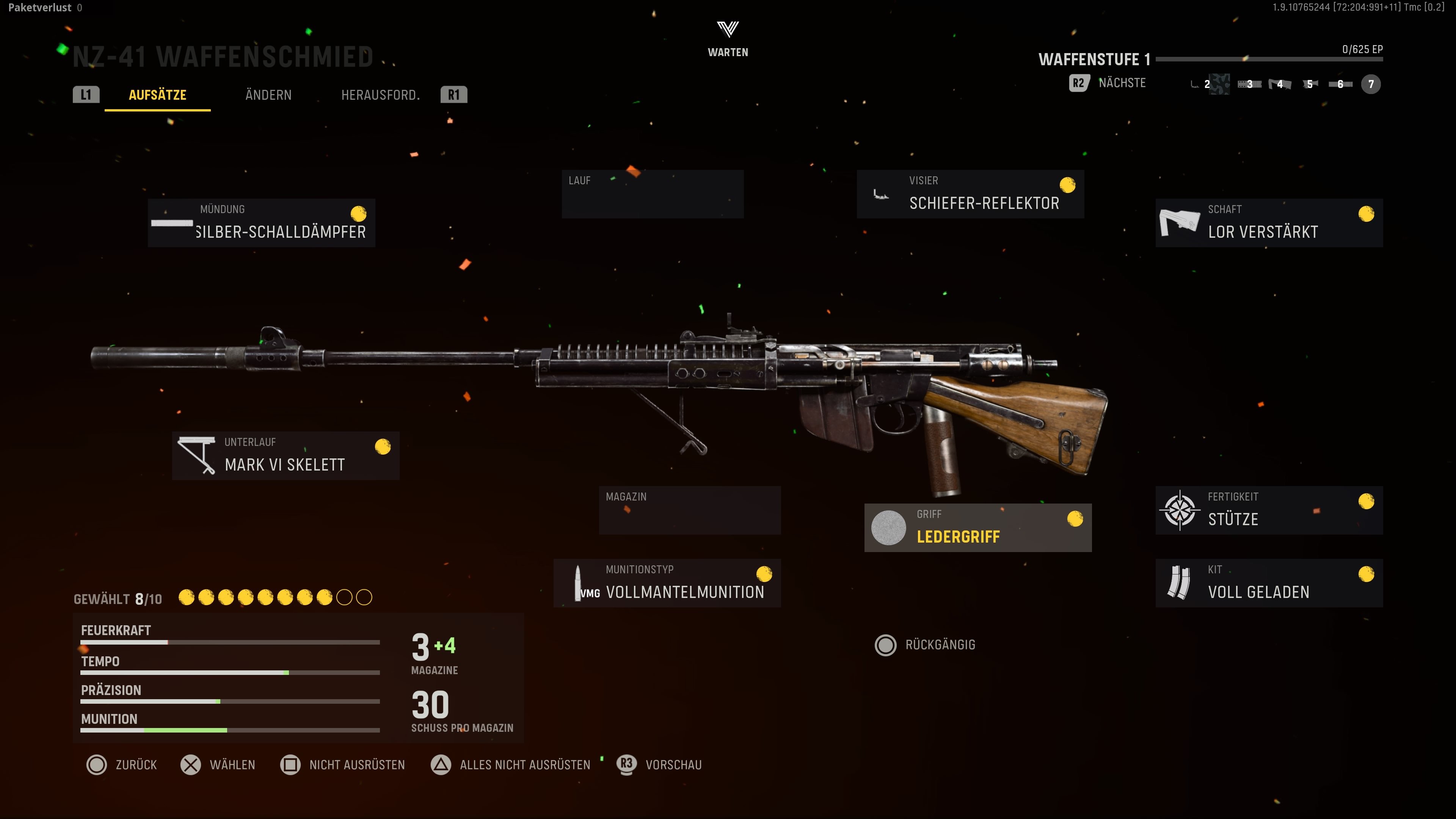Select the Mündung Silber-Schalldämpfer slot
Image resolution: width=1456 pixels, height=819 pixels.
(262, 223)
